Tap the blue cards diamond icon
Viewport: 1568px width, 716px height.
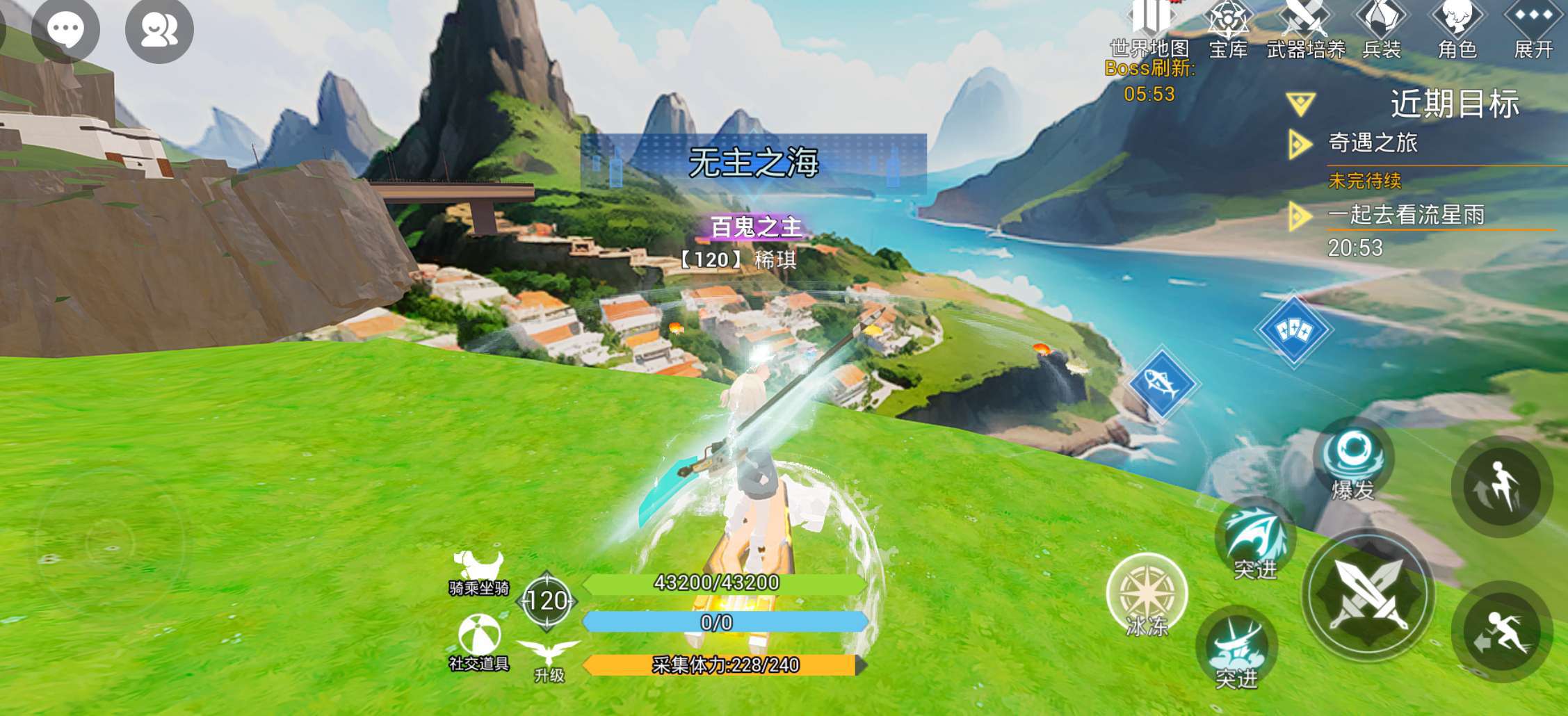pos(1293,329)
